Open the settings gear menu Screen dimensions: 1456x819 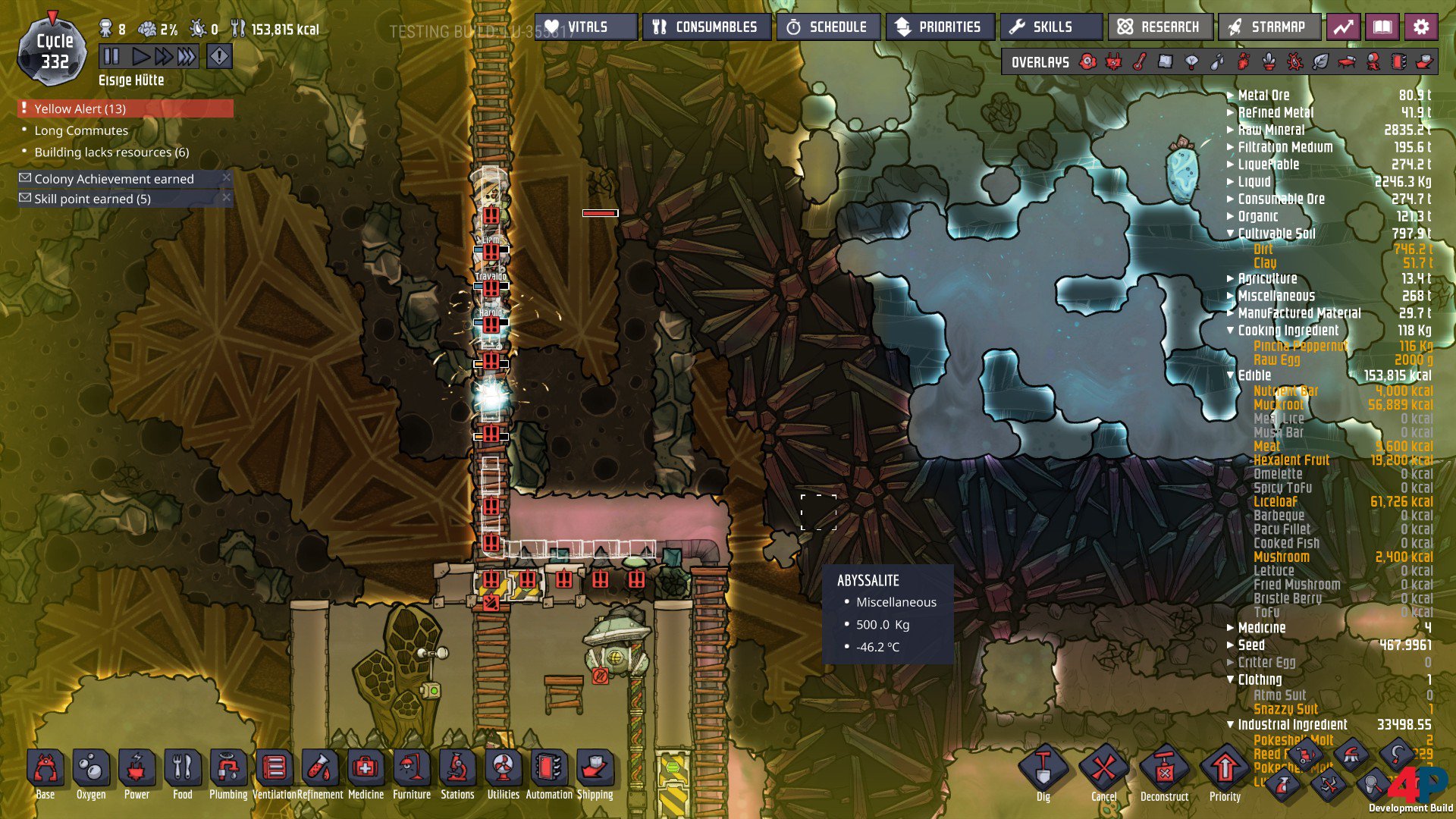click(1421, 27)
